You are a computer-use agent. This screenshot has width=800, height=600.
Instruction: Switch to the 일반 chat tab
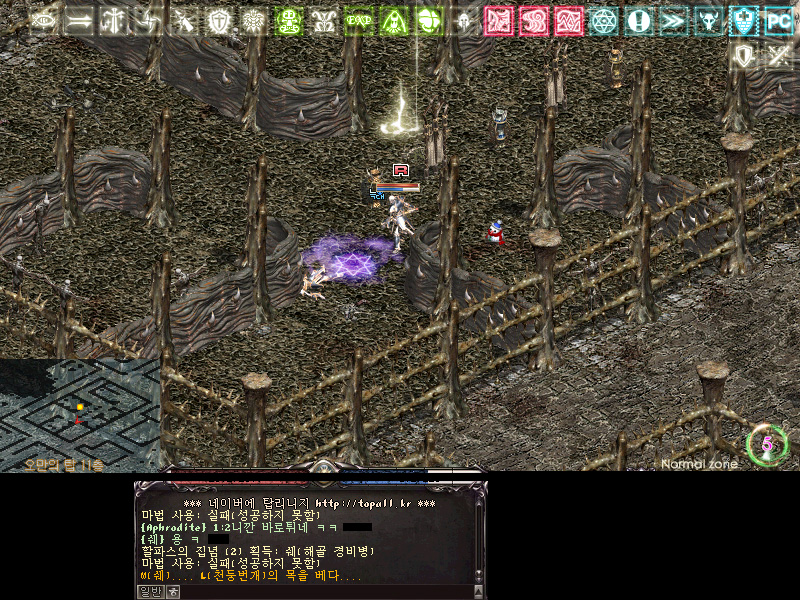(x=148, y=591)
